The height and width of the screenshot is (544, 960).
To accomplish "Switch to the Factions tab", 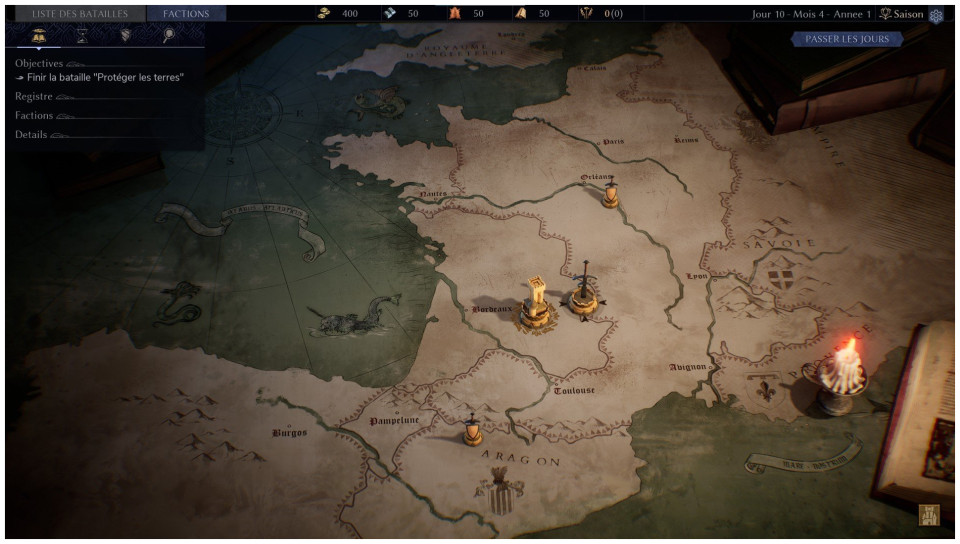I will tap(186, 14).
